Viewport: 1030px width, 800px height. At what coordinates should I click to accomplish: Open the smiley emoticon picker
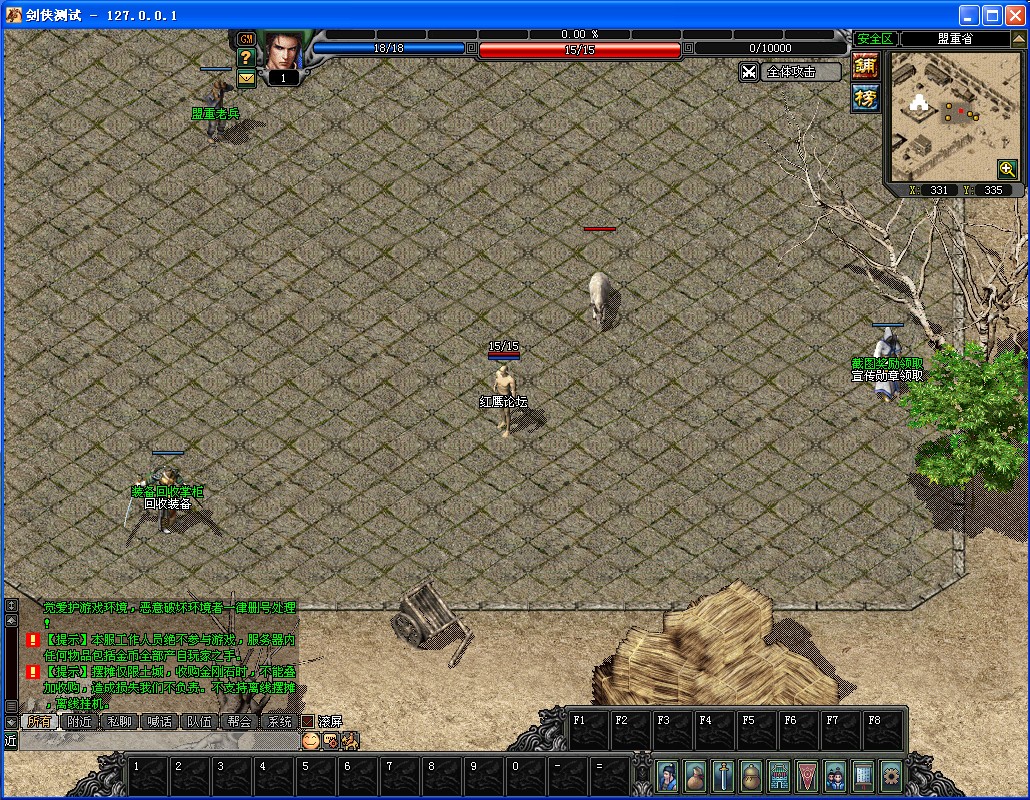pos(311,741)
